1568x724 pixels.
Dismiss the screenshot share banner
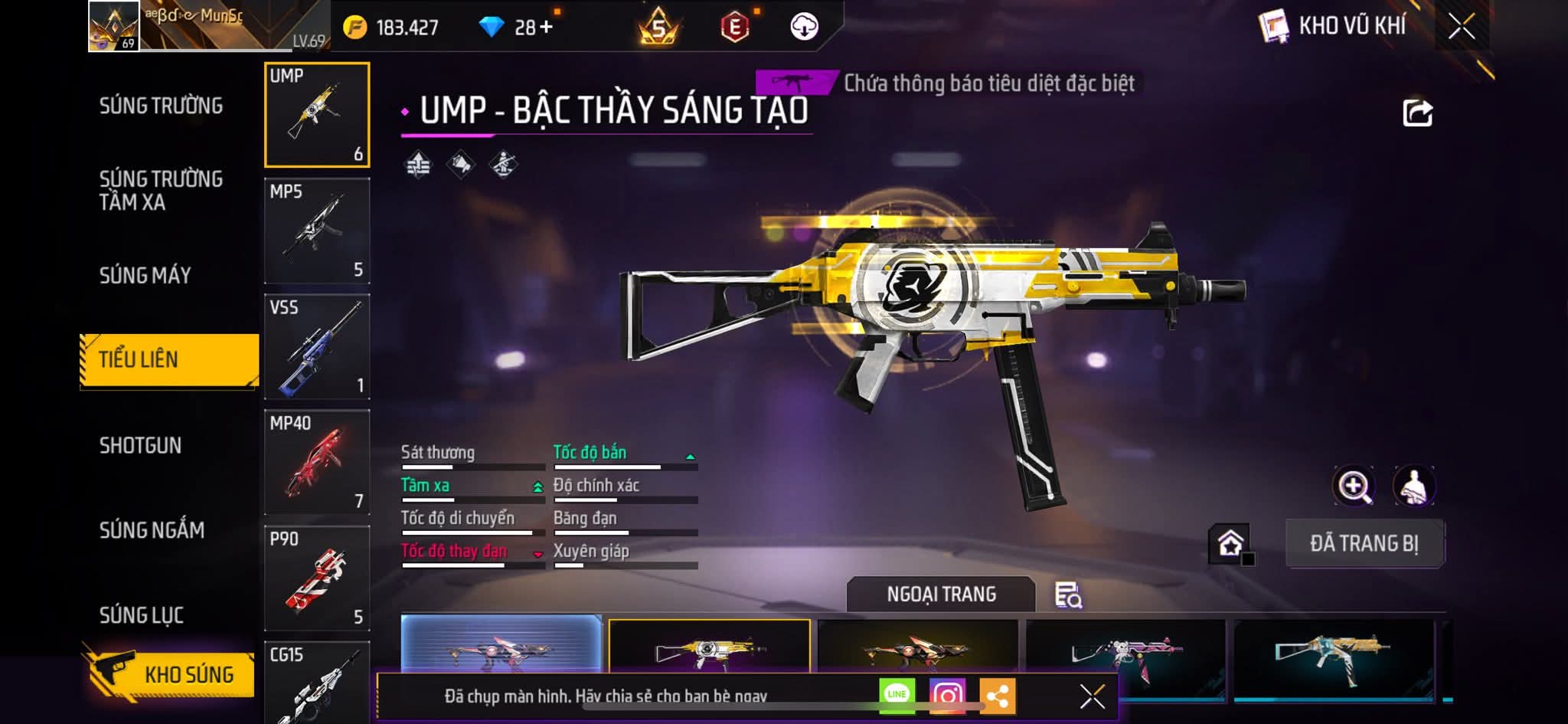click(1092, 696)
